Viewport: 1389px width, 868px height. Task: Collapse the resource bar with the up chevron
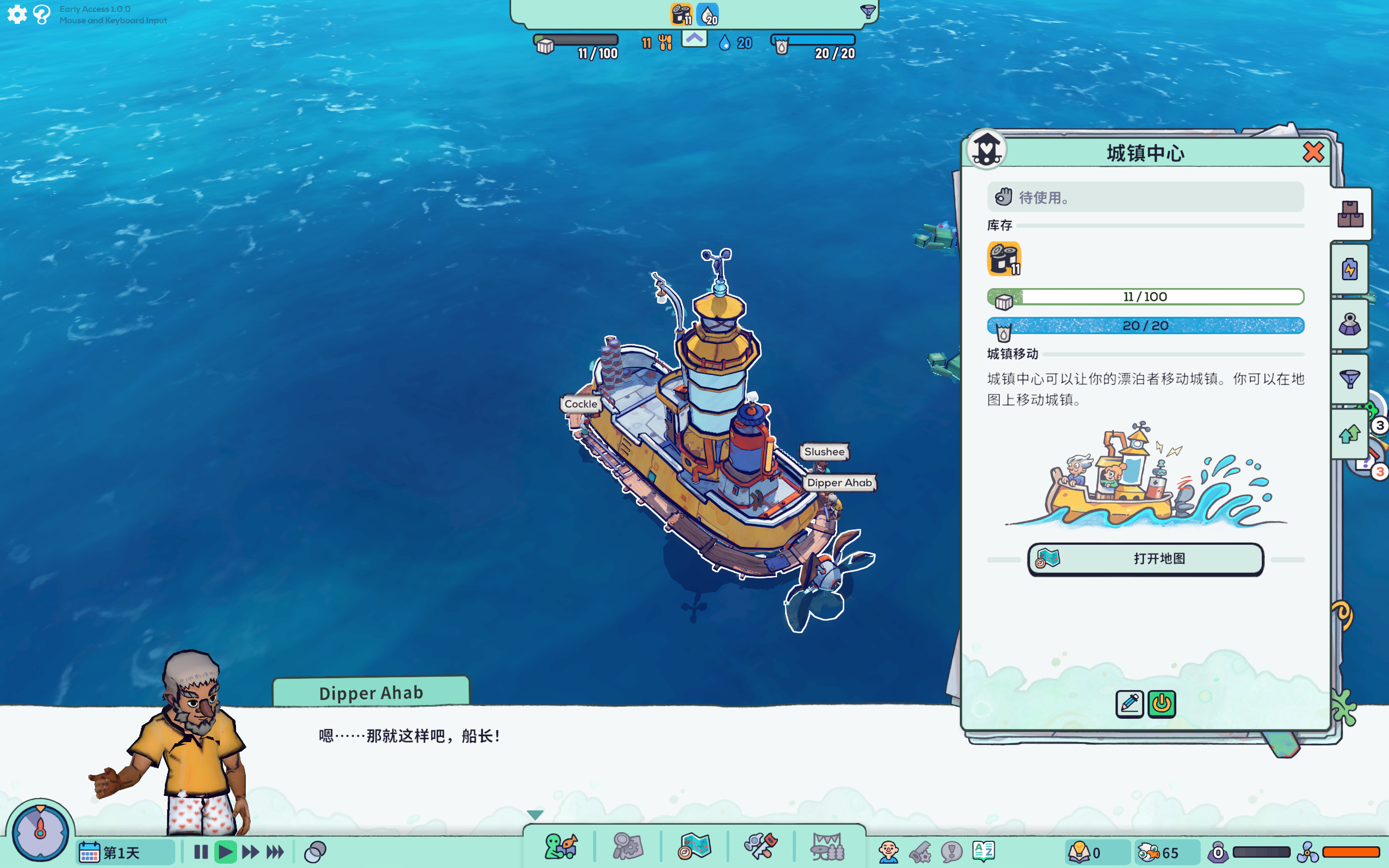(x=694, y=39)
